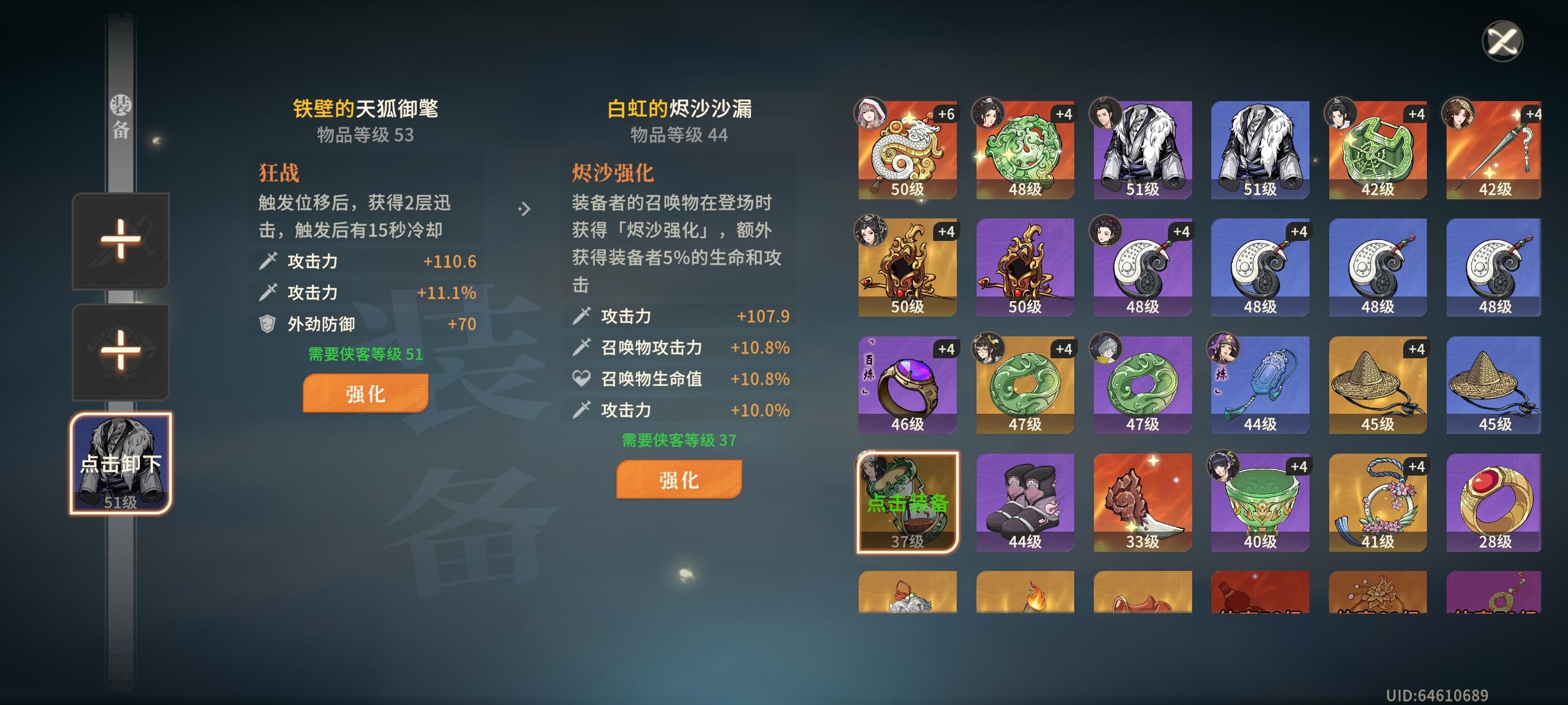Close the equipment screen with the X
This screenshot has height=705, width=1568.
pos(1503,42)
